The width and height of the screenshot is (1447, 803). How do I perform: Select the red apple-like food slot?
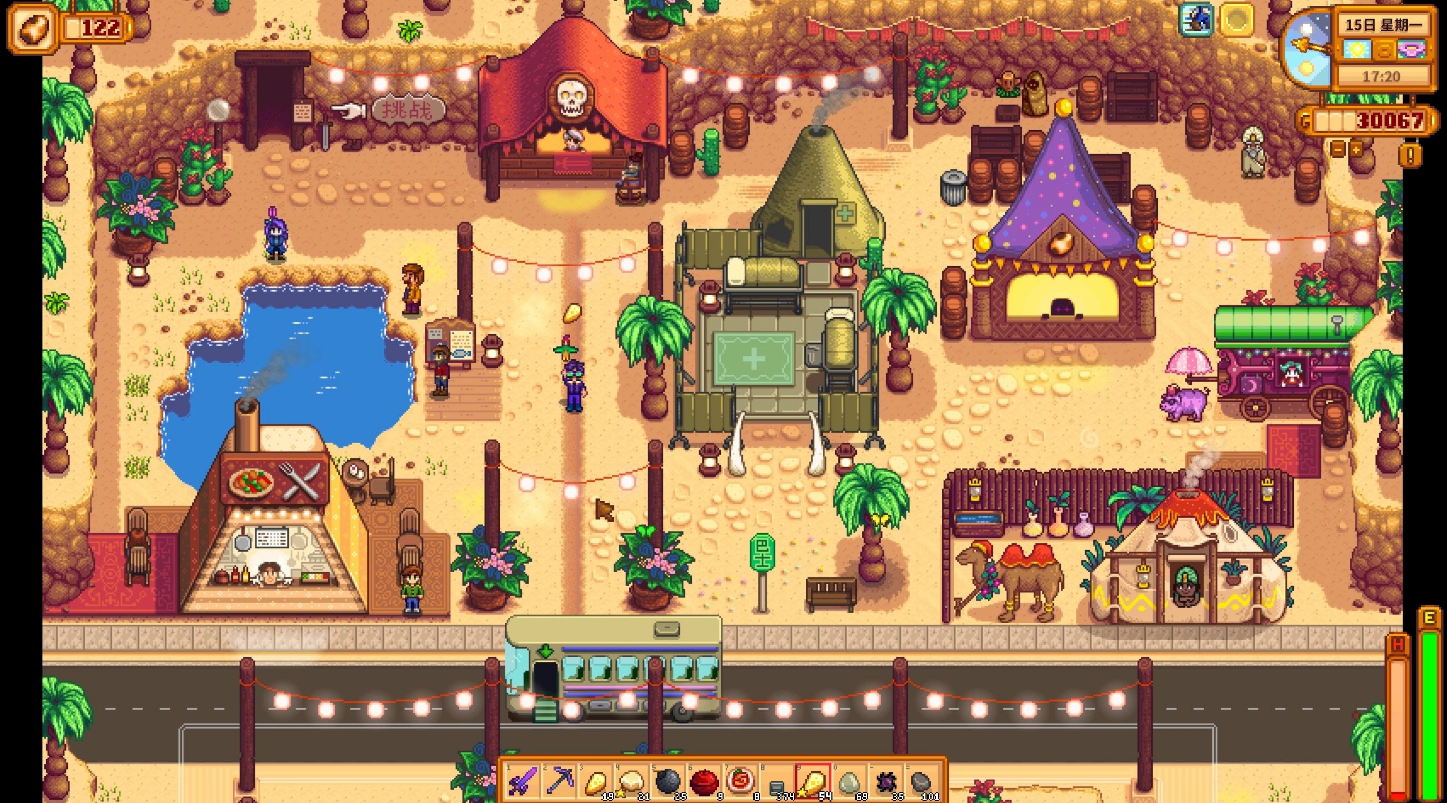point(704,779)
